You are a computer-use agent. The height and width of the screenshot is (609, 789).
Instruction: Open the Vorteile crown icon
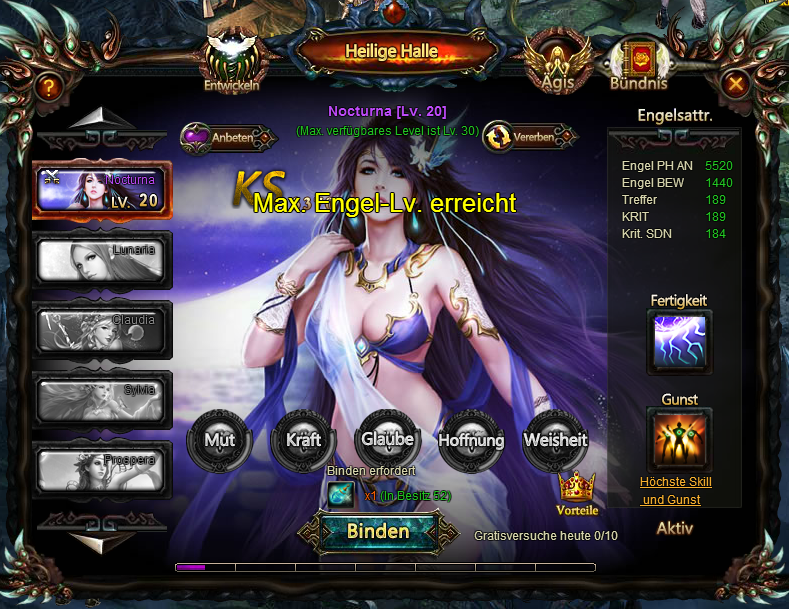point(577,491)
